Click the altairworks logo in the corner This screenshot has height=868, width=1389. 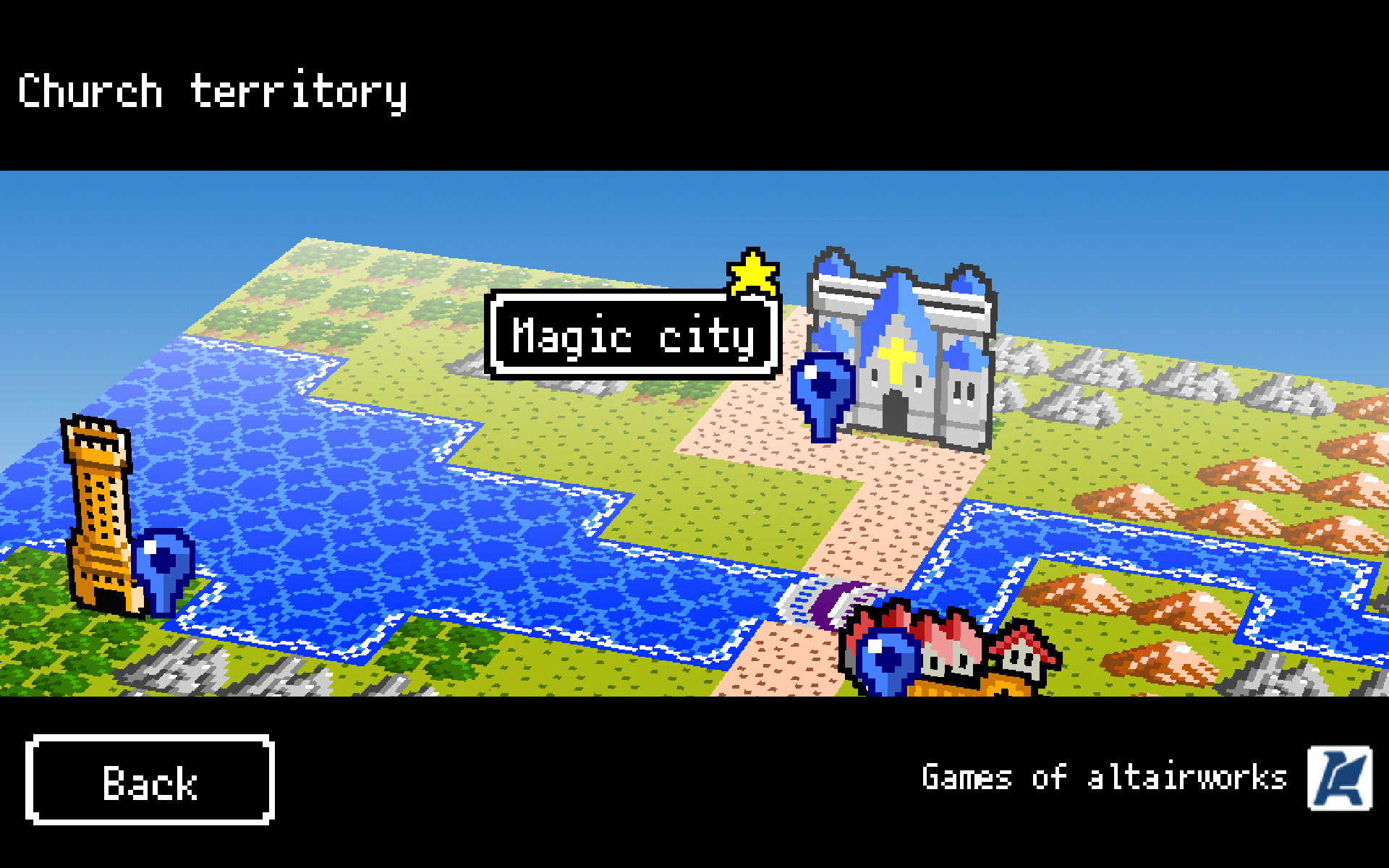(1339, 777)
